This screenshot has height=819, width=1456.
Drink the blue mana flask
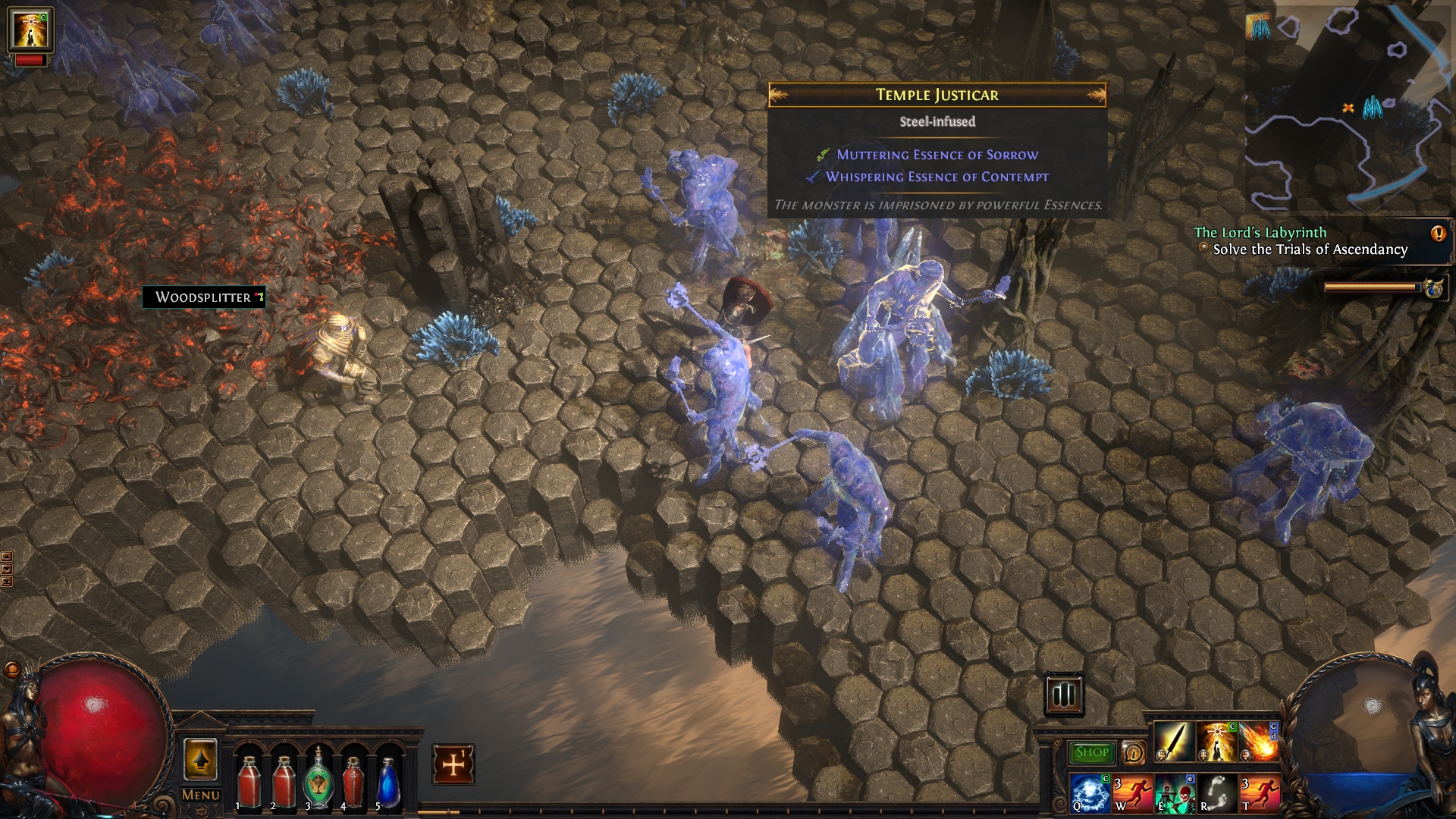pyautogui.click(x=388, y=780)
